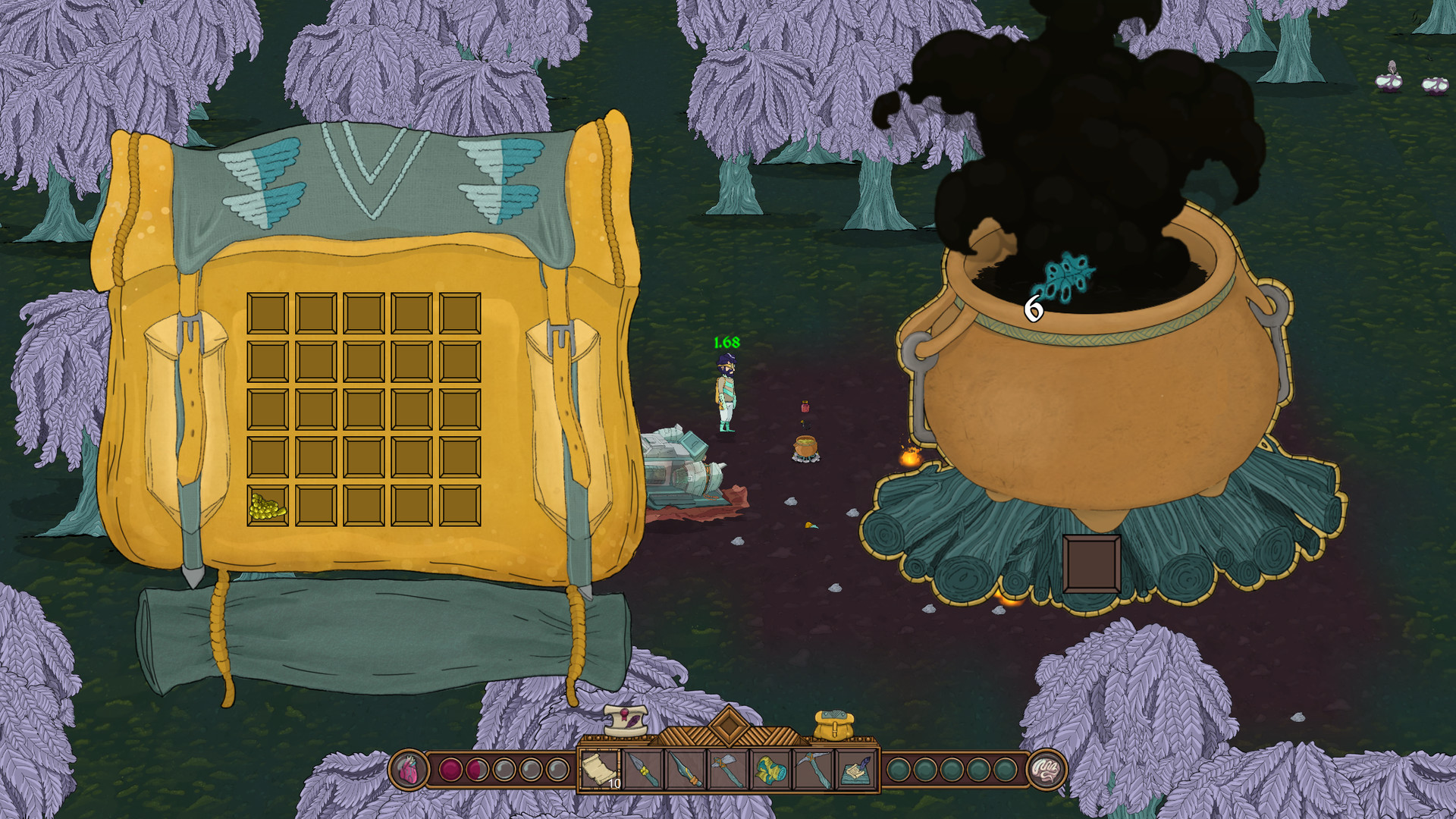The image size is (1456, 819).
Task: Toggle the yellow backpack inventory icon
Action: (833, 725)
